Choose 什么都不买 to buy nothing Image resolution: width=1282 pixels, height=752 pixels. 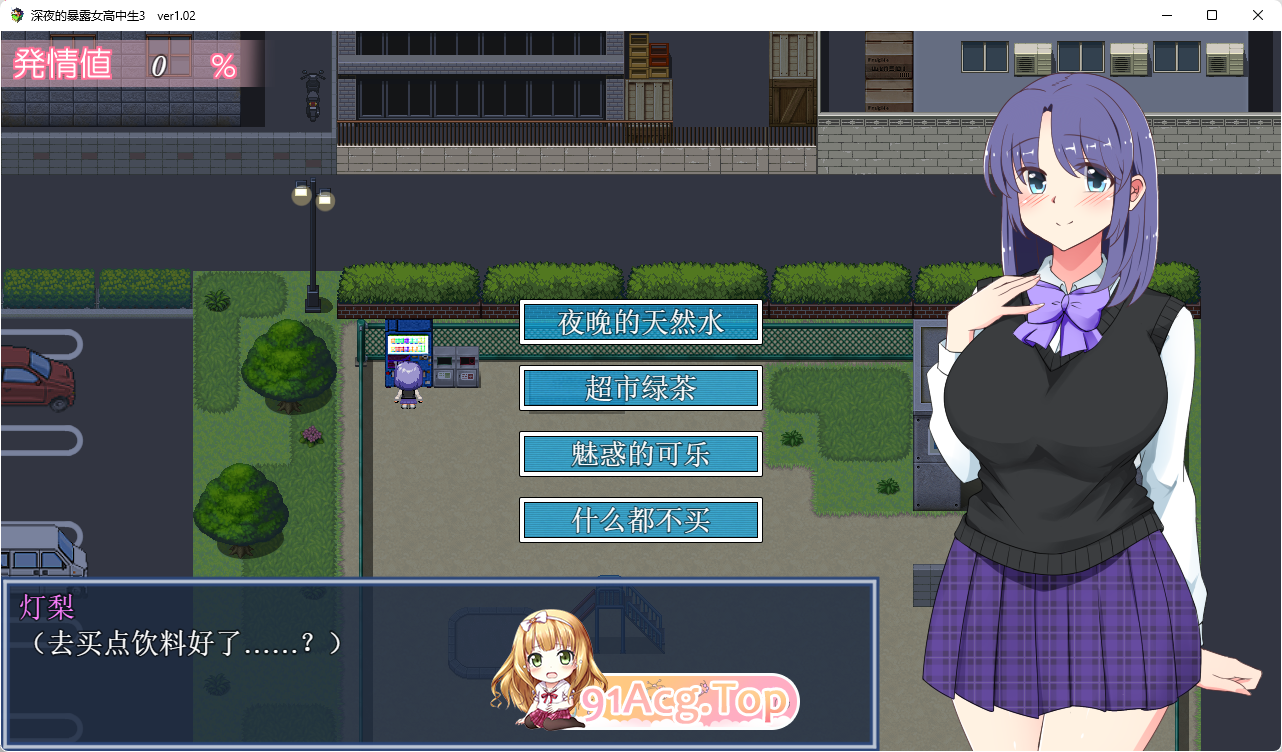(641, 520)
